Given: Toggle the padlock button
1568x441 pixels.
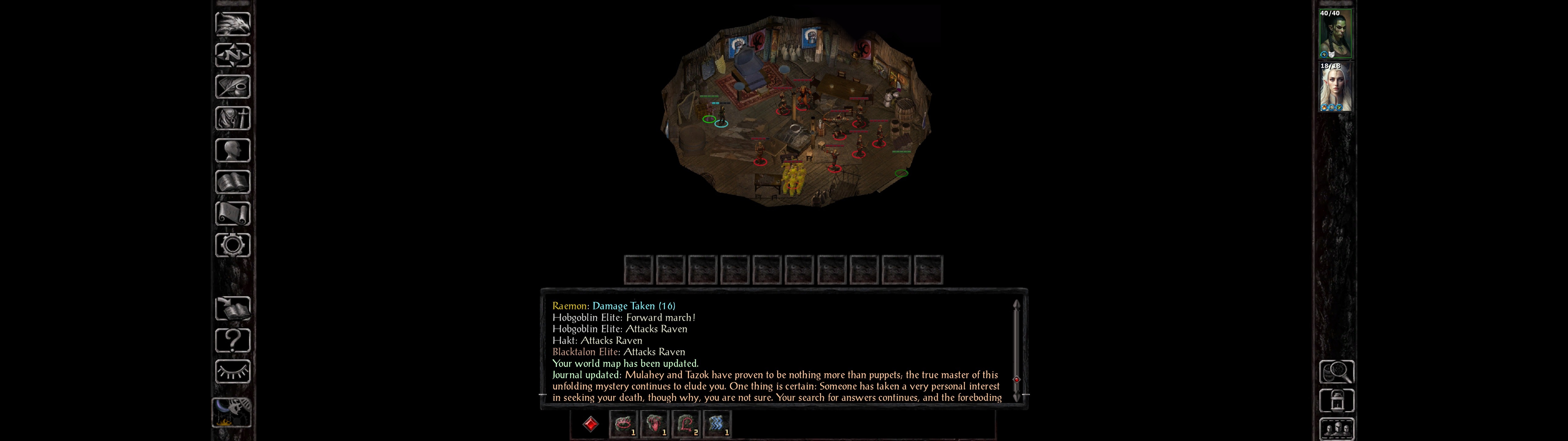Looking at the screenshot, I should tap(1336, 401).
